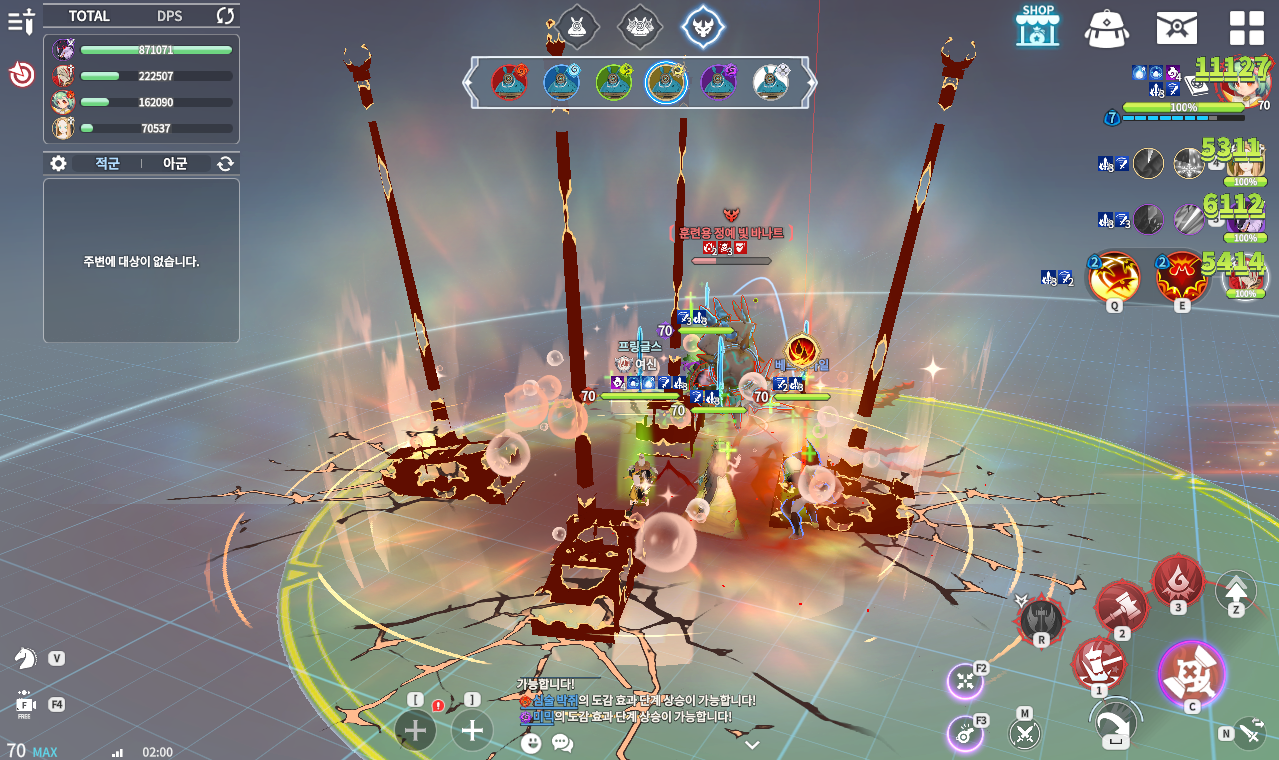Reset the damage meter with the refresh arrows

[x=225, y=16]
